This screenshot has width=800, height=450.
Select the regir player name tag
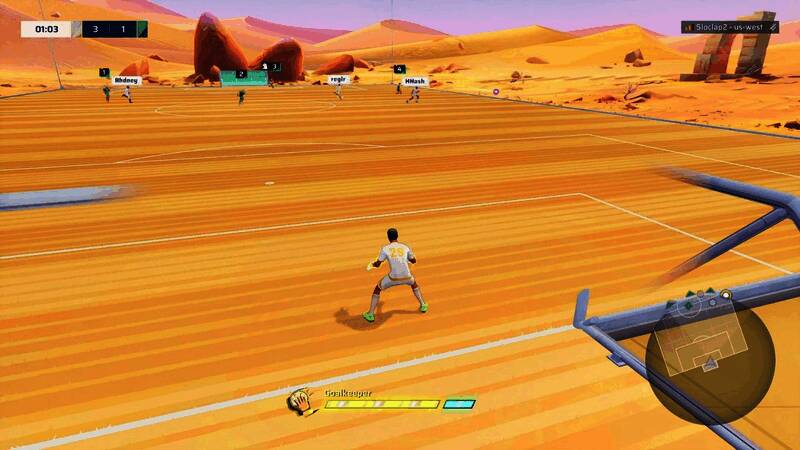(338, 79)
